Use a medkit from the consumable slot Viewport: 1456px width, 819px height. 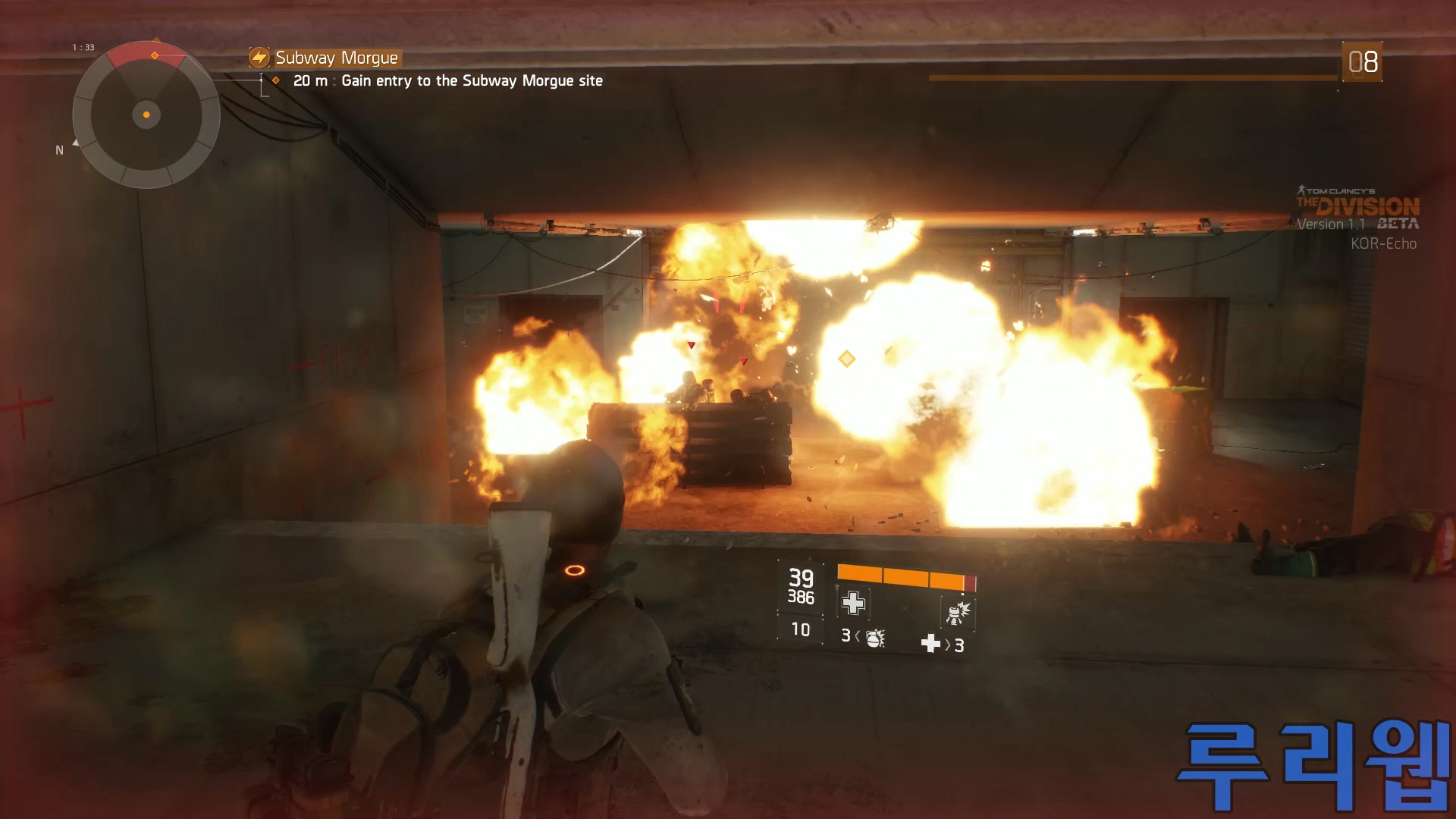(x=930, y=644)
